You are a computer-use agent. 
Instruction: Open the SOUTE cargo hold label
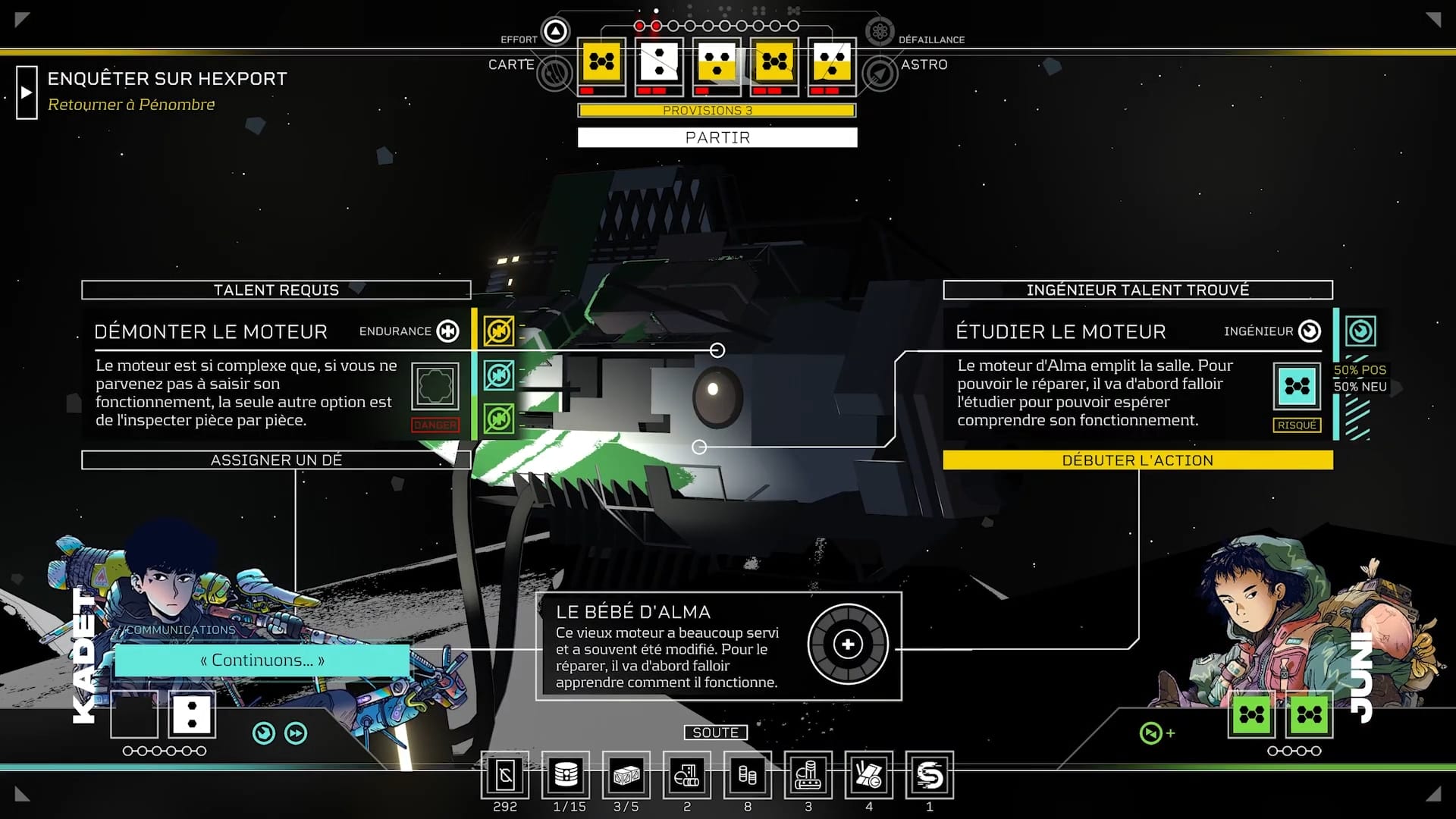(715, 733)
